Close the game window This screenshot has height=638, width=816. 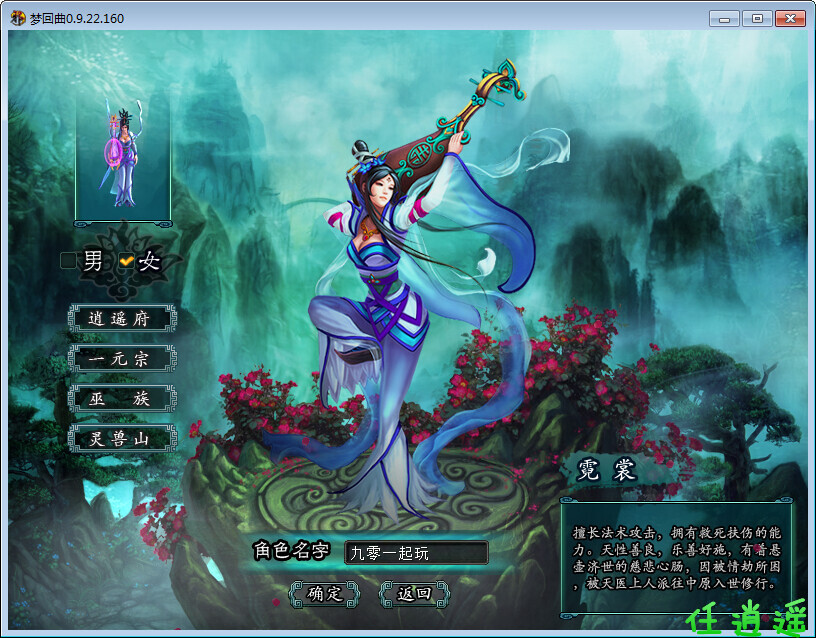click(x=790, y=18)
